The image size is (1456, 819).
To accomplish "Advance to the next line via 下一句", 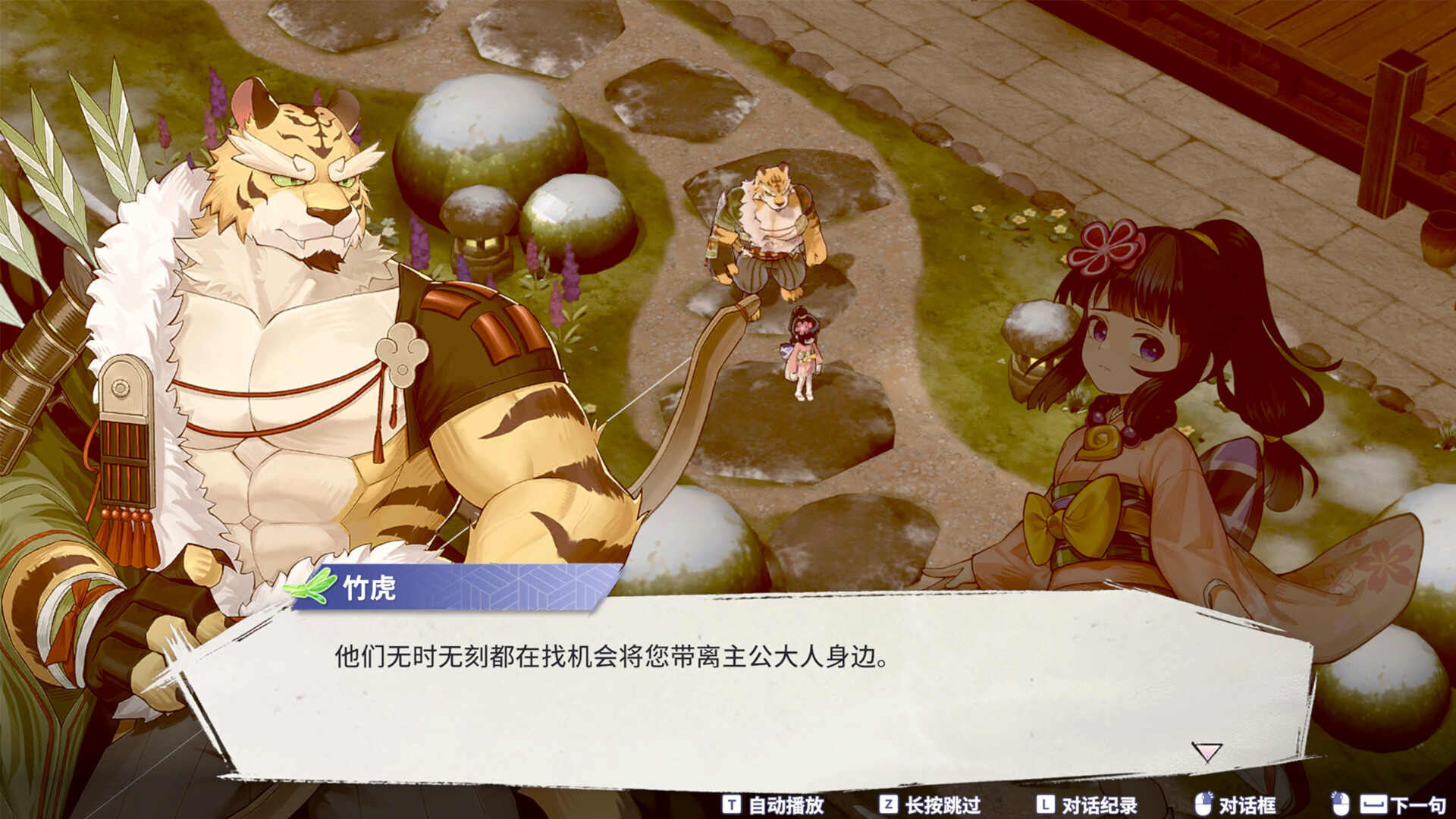I will pos(1419,804).
